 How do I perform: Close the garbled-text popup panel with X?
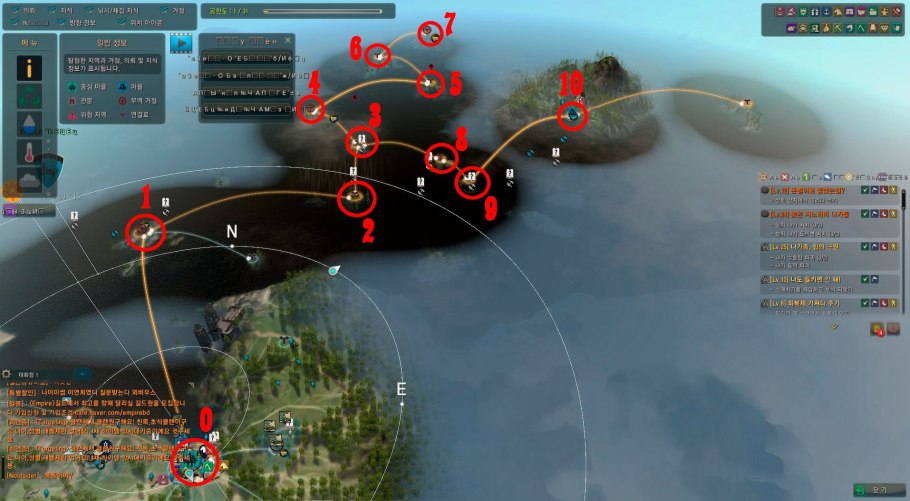[291, 40]
